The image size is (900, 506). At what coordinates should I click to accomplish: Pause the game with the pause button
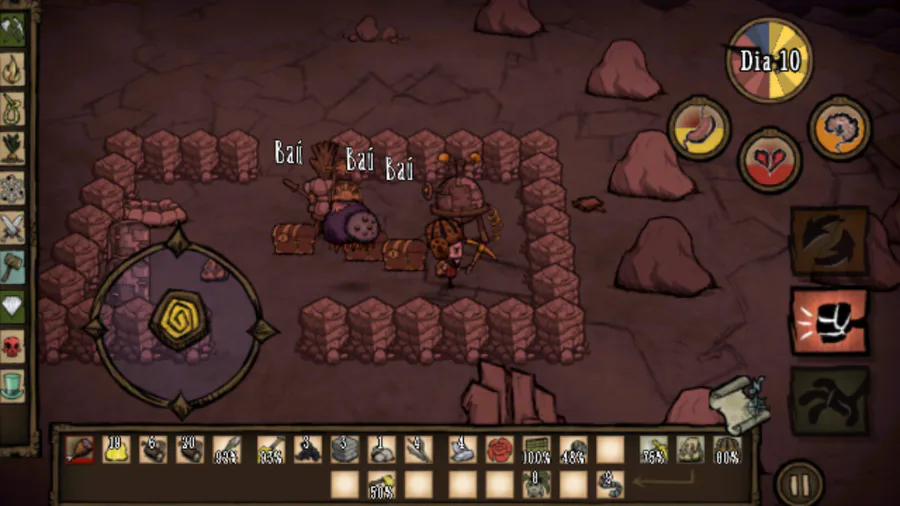[x=798, y=485]
